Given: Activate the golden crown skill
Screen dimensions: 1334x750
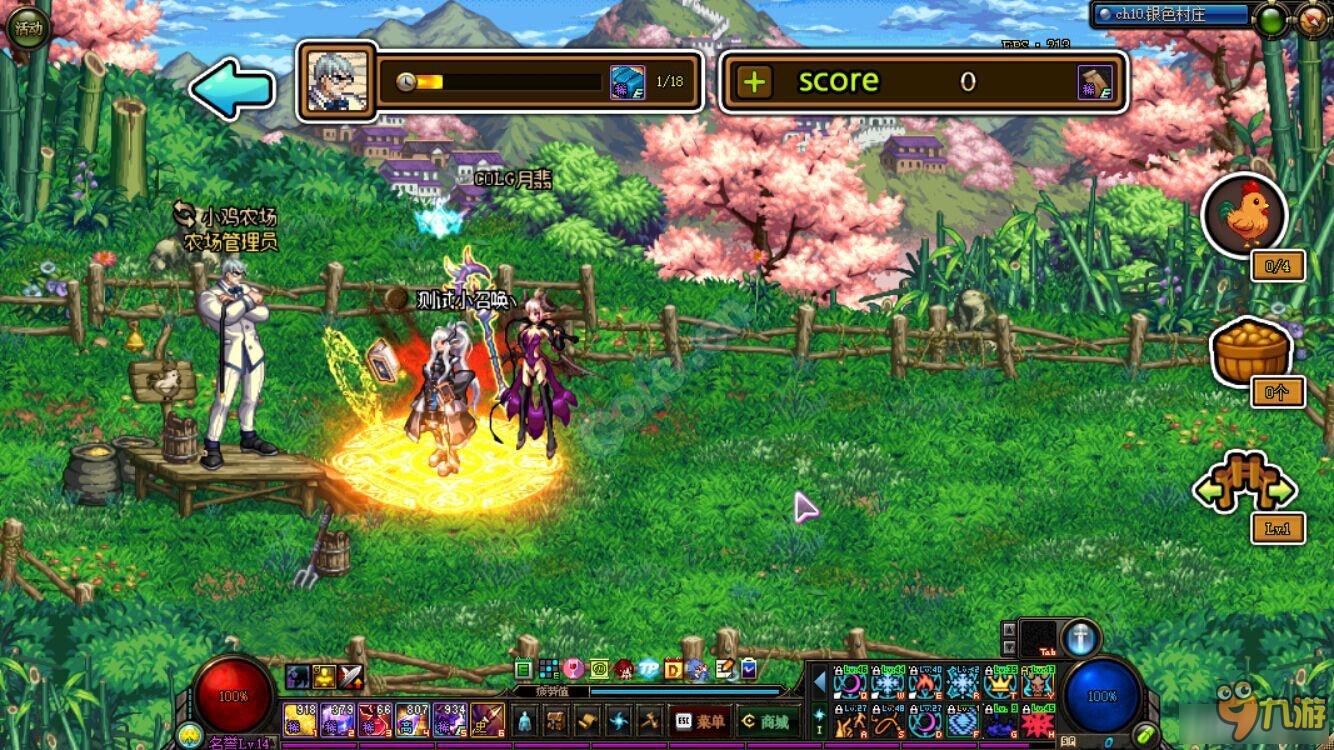Looking at the screenshot, I should (x=999, y=684).
